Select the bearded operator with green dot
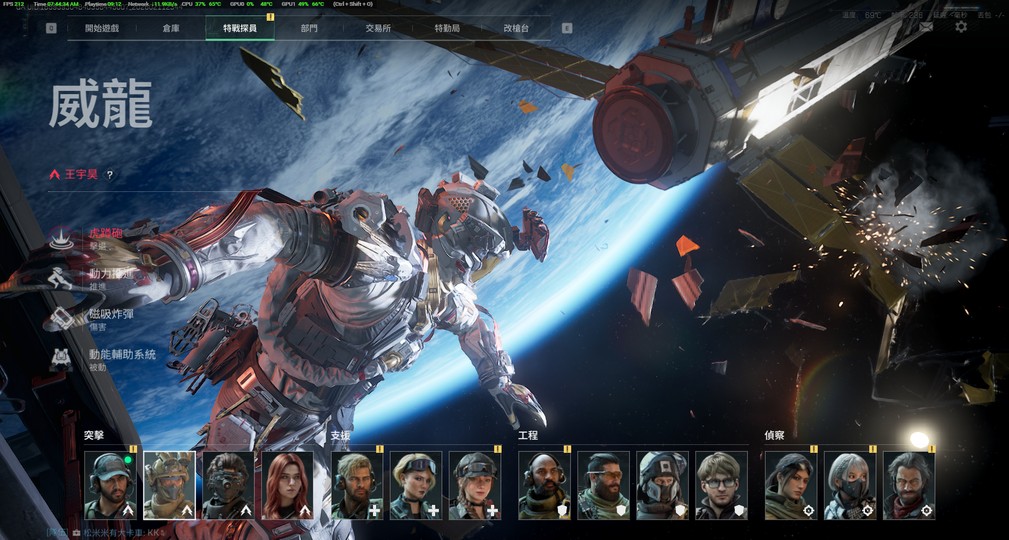Screen dimensions: 1009x540 coord(110,485)
